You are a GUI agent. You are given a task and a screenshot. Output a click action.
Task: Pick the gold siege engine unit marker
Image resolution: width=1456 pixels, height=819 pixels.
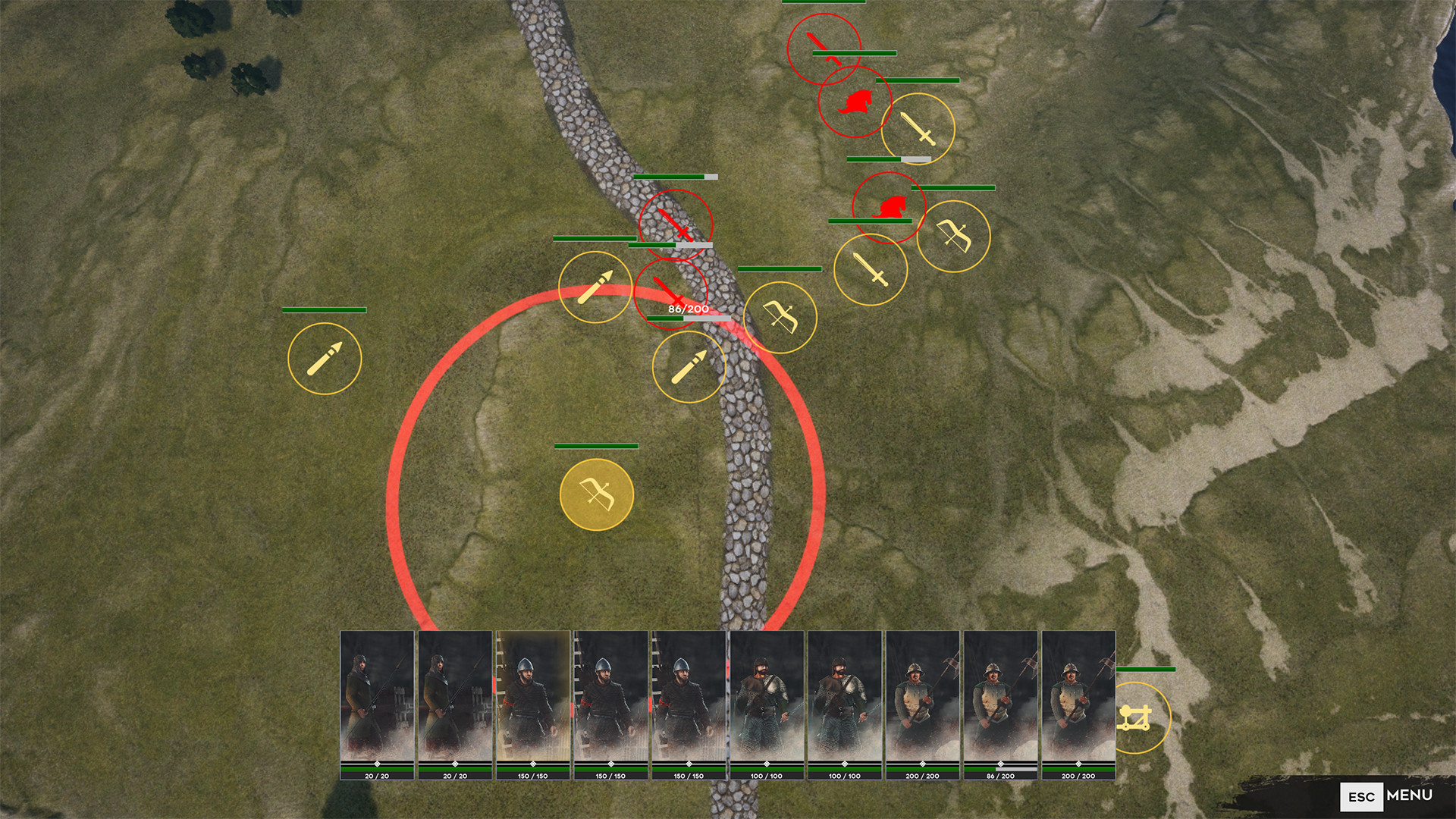click(1135, 717)
